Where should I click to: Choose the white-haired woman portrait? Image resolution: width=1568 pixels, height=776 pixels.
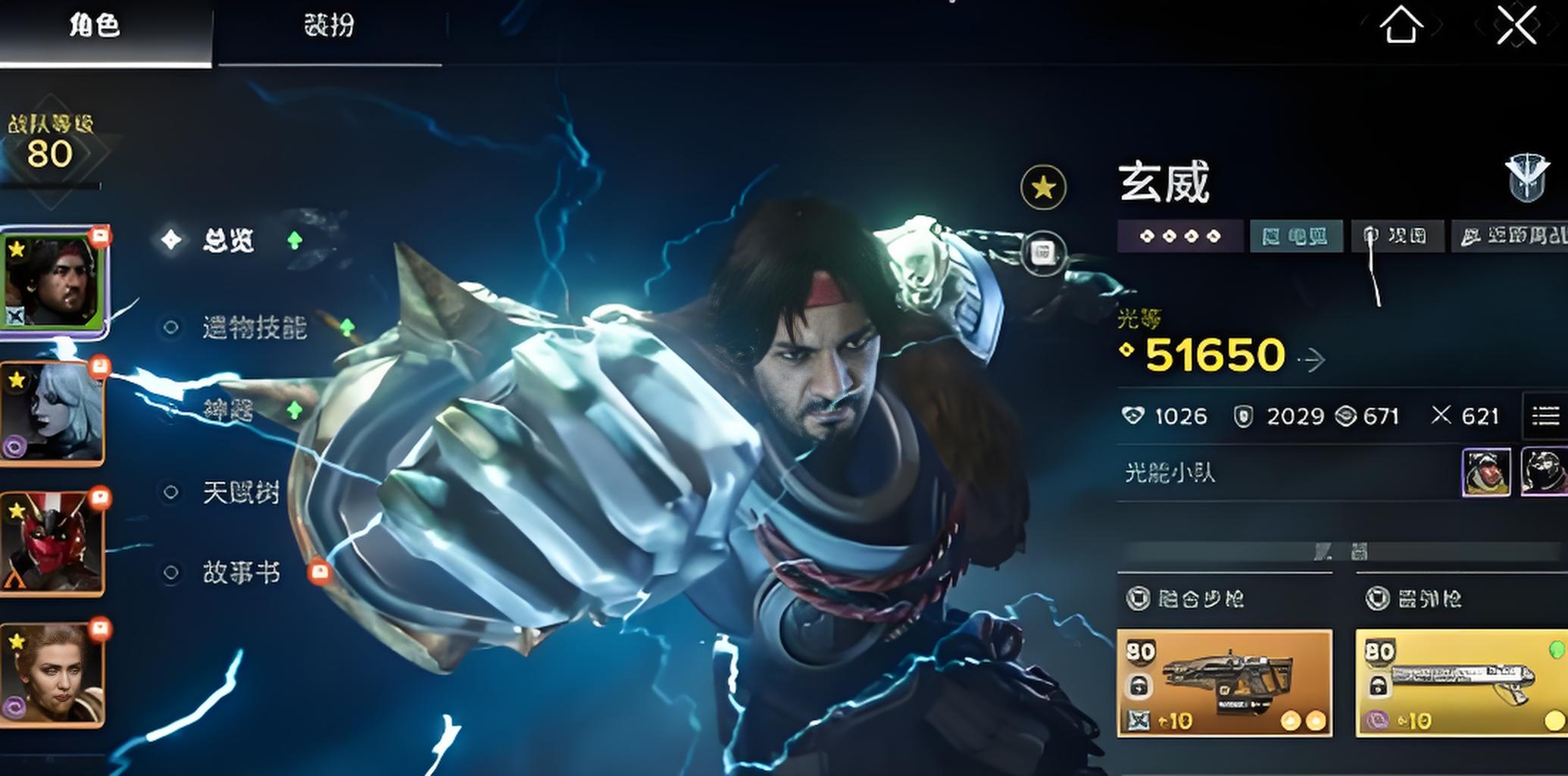54,413
